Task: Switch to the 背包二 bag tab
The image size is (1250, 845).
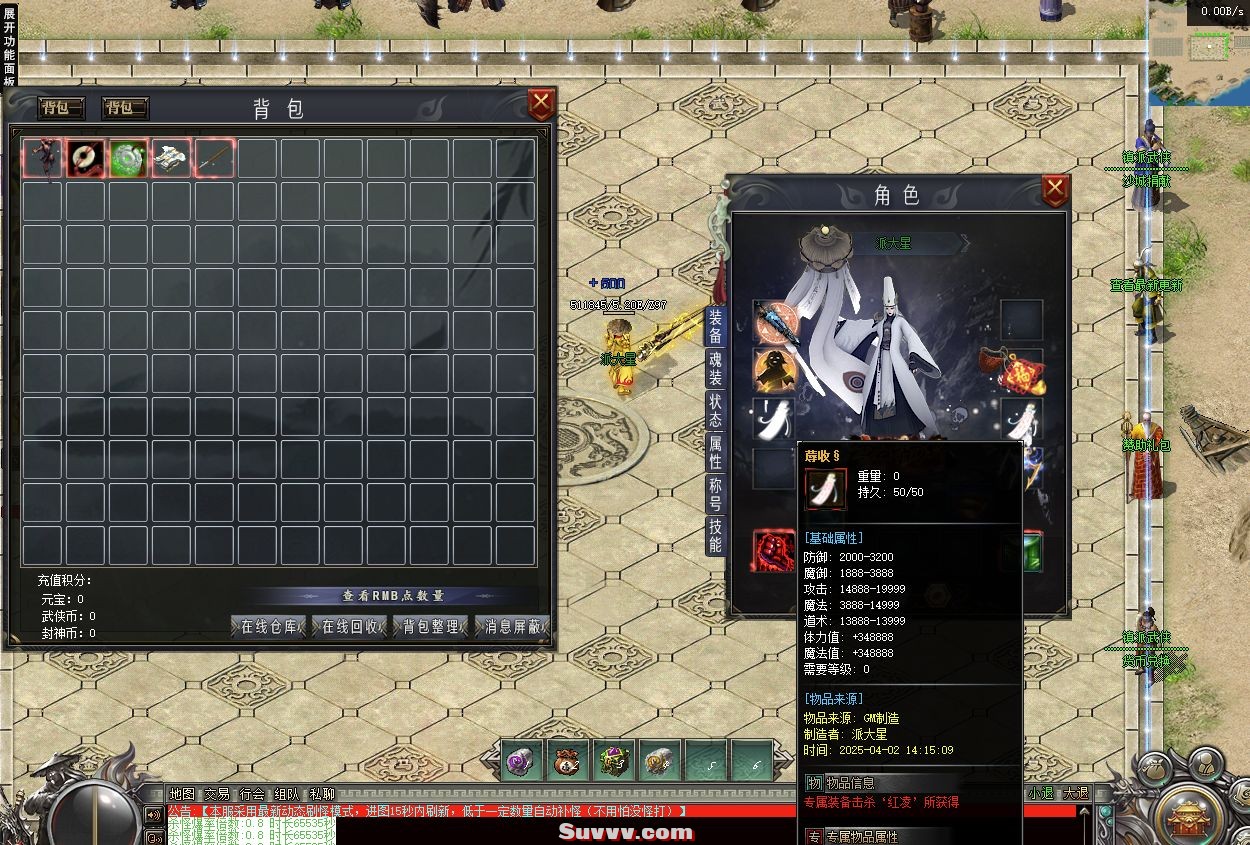Action: [126, 108]
